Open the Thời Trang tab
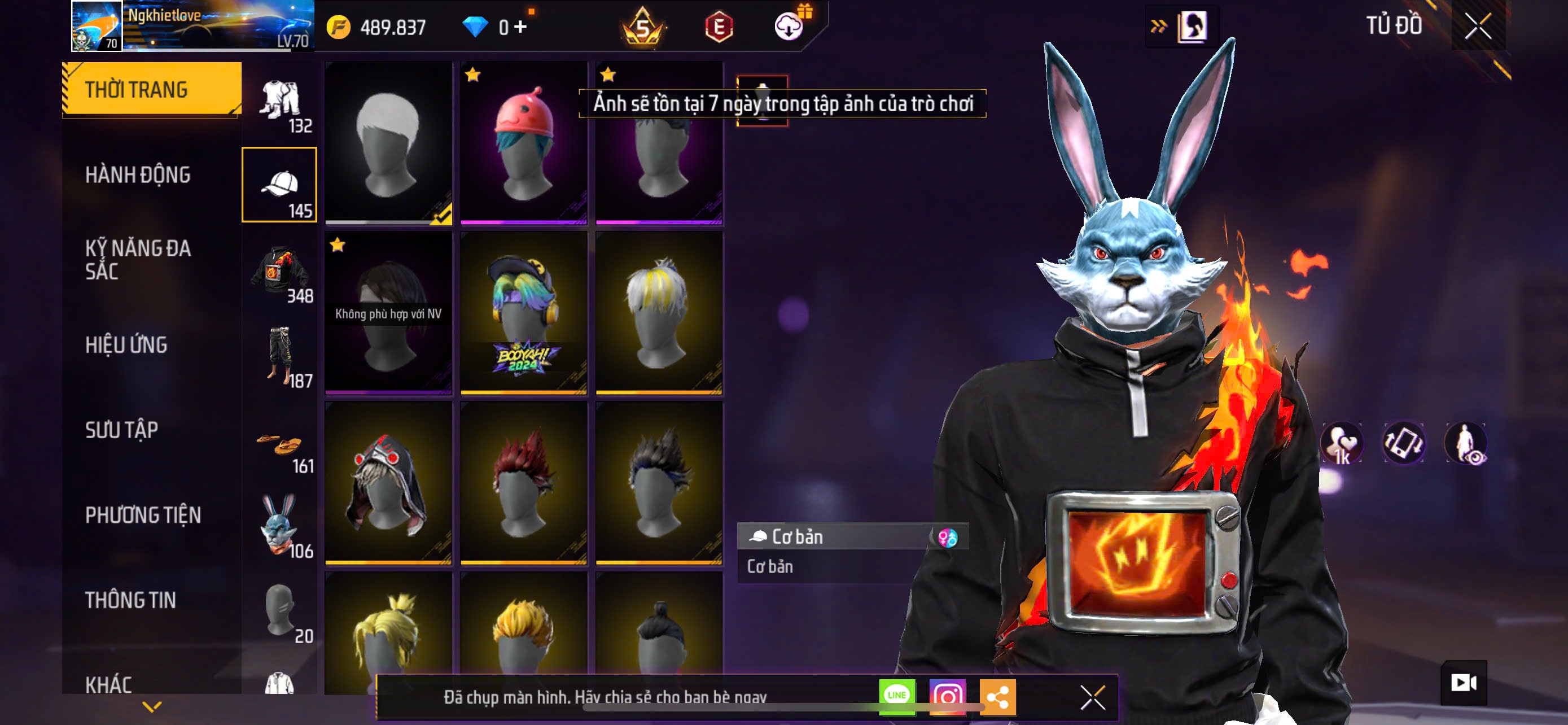1568x725 pixels. pyautogui.click(x=152, y=89)
